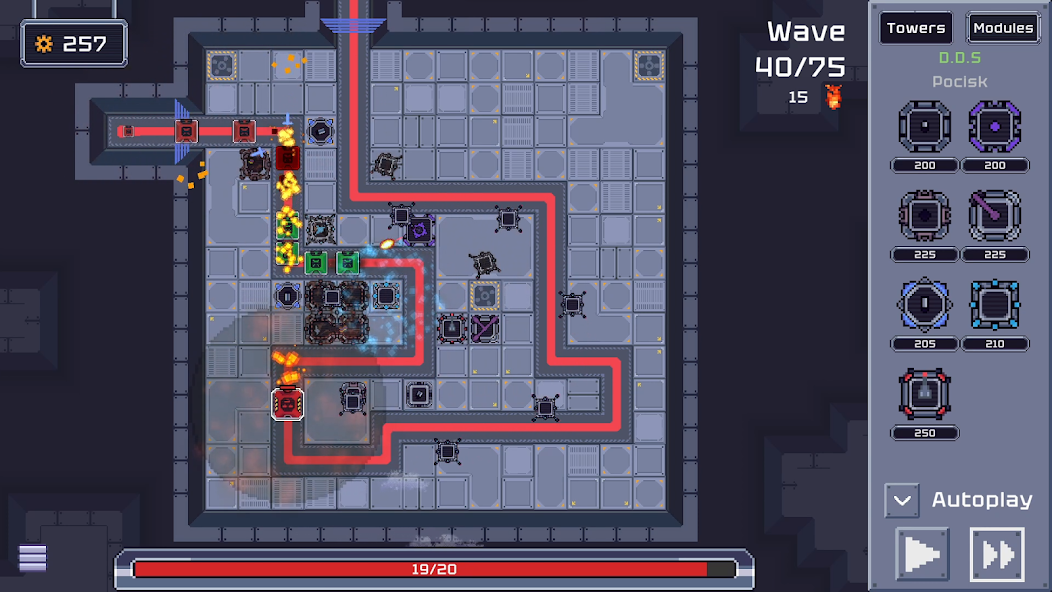Image resolution: width=1052 pixels, height=592 pixels.
Task: Switch to the Towers tab
Action: [x=915, y=28]
